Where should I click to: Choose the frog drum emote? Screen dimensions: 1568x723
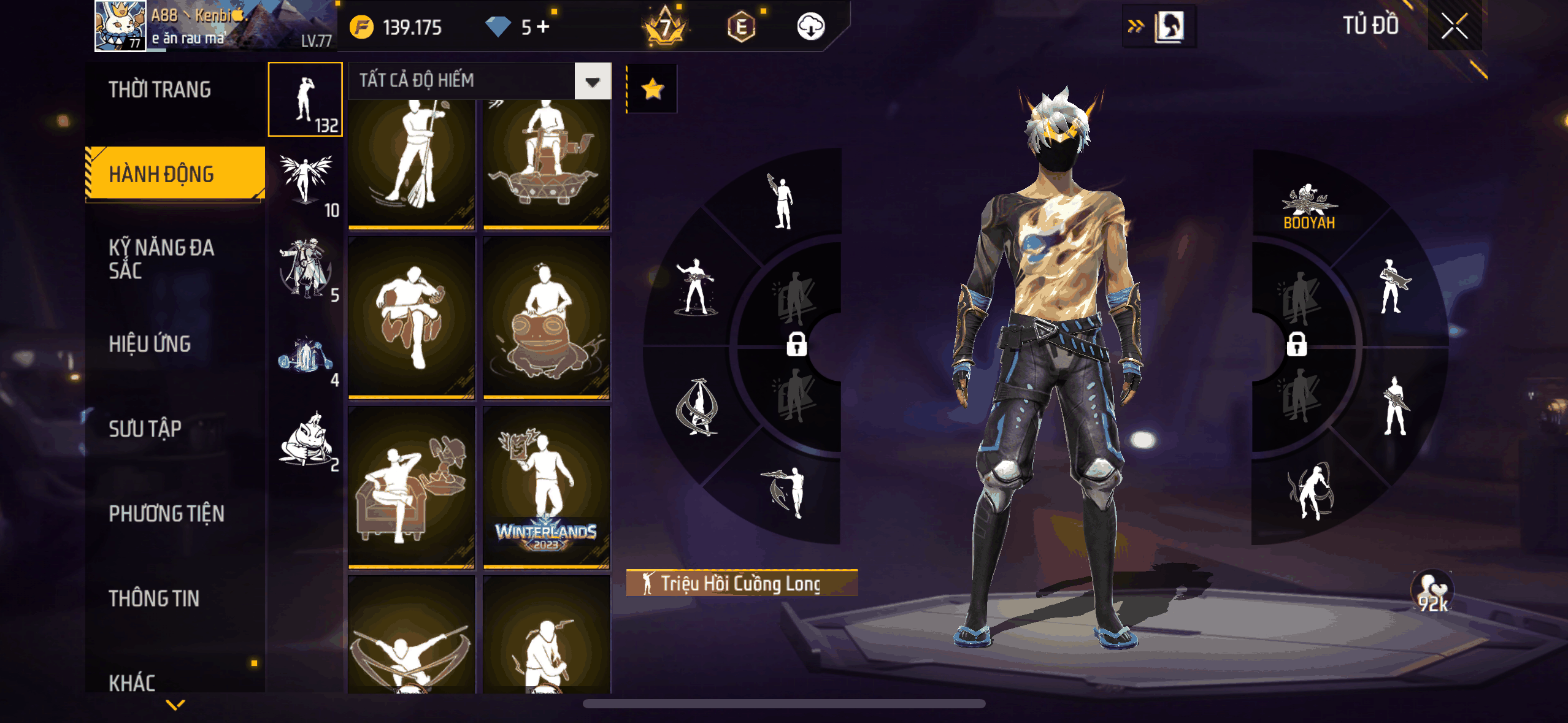coord(547,318)
